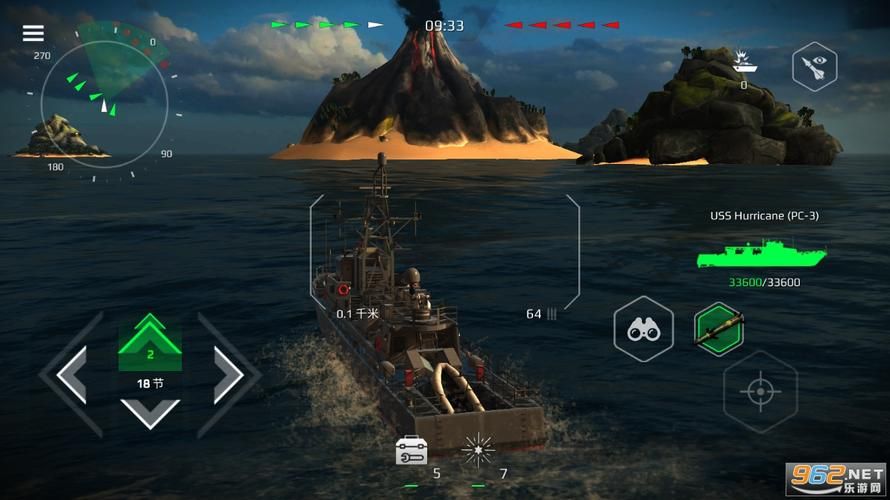The width and height of the screenshot is (890, 500).
Task: Use the repair kit toolbox item
Action: click(x=411, y=450)
